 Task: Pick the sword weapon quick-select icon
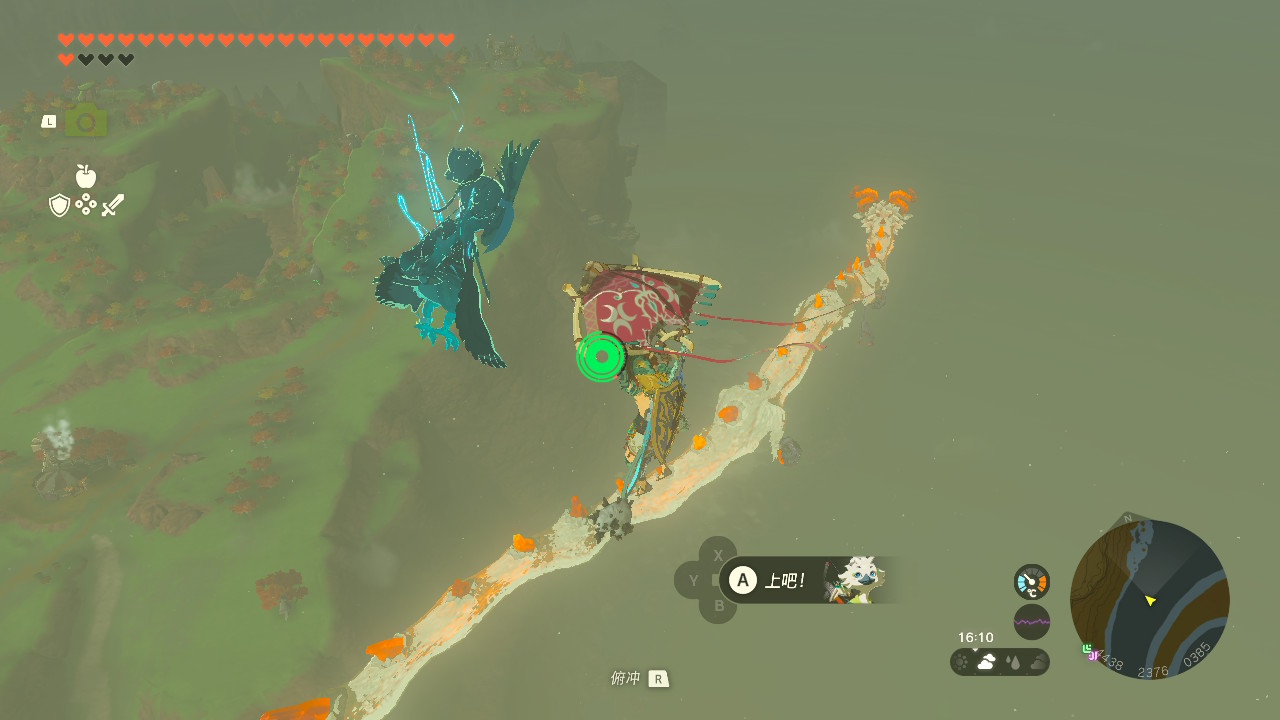point(113,205)
